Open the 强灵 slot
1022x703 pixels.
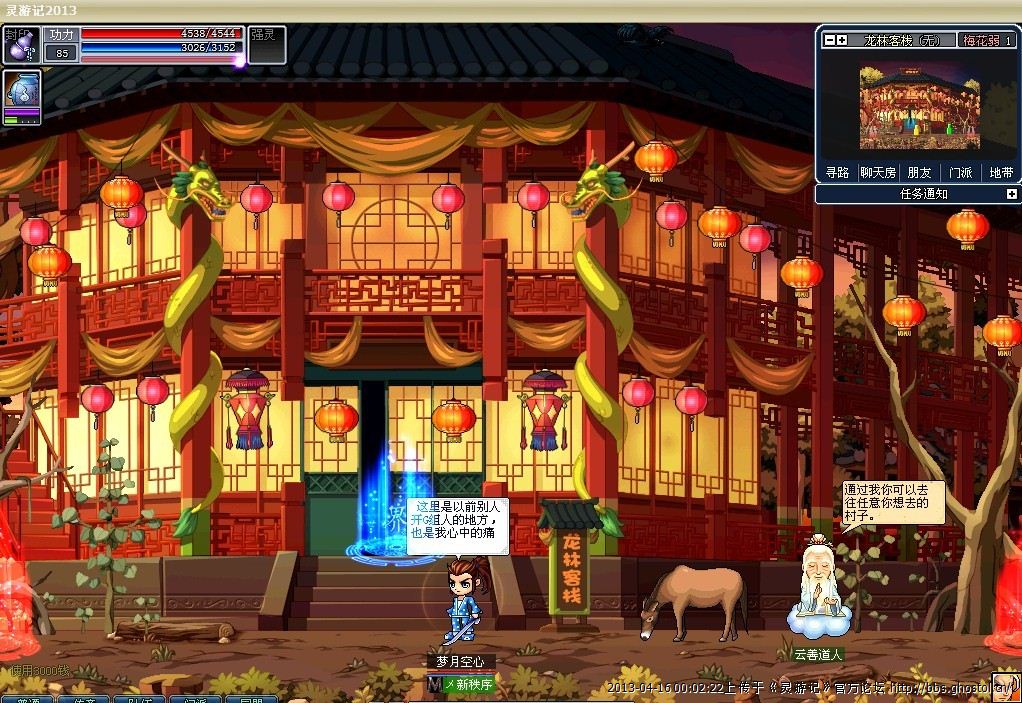click(x=266, y=45)
